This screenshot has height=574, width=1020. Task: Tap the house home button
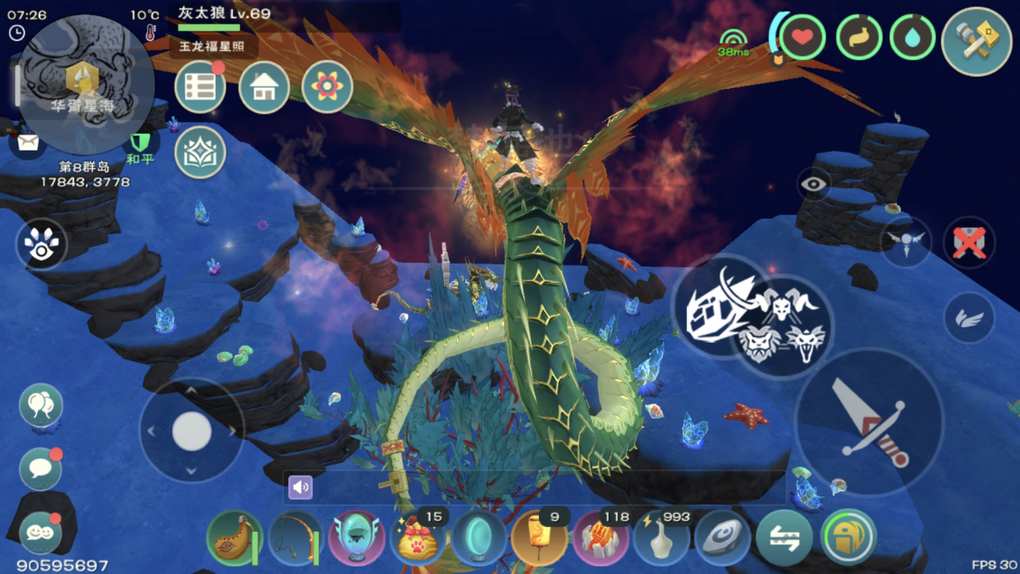264,87
